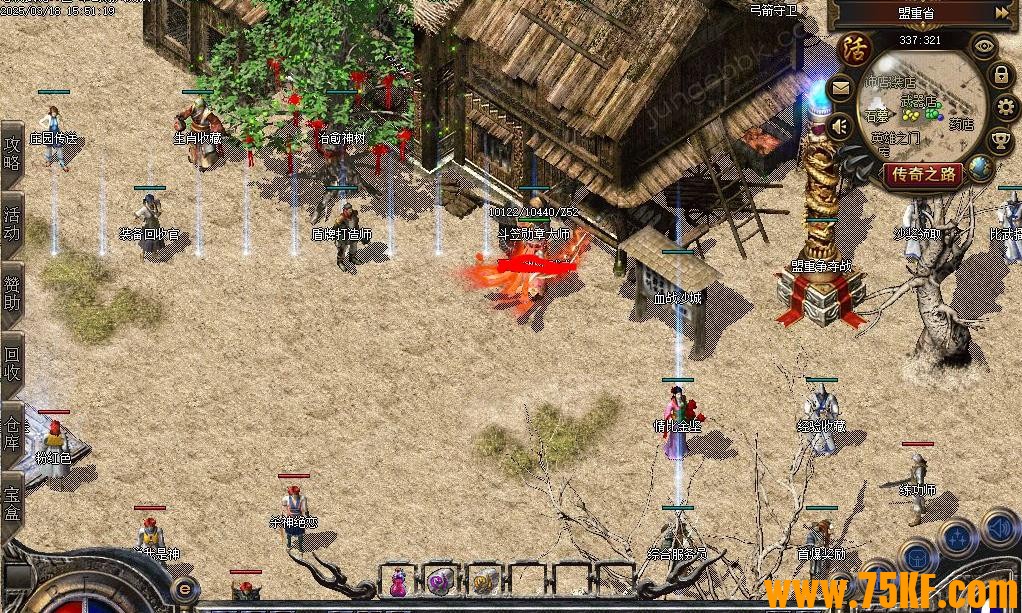
Task: Open mail via the envelope icon
Action: (x=840, y=88)
